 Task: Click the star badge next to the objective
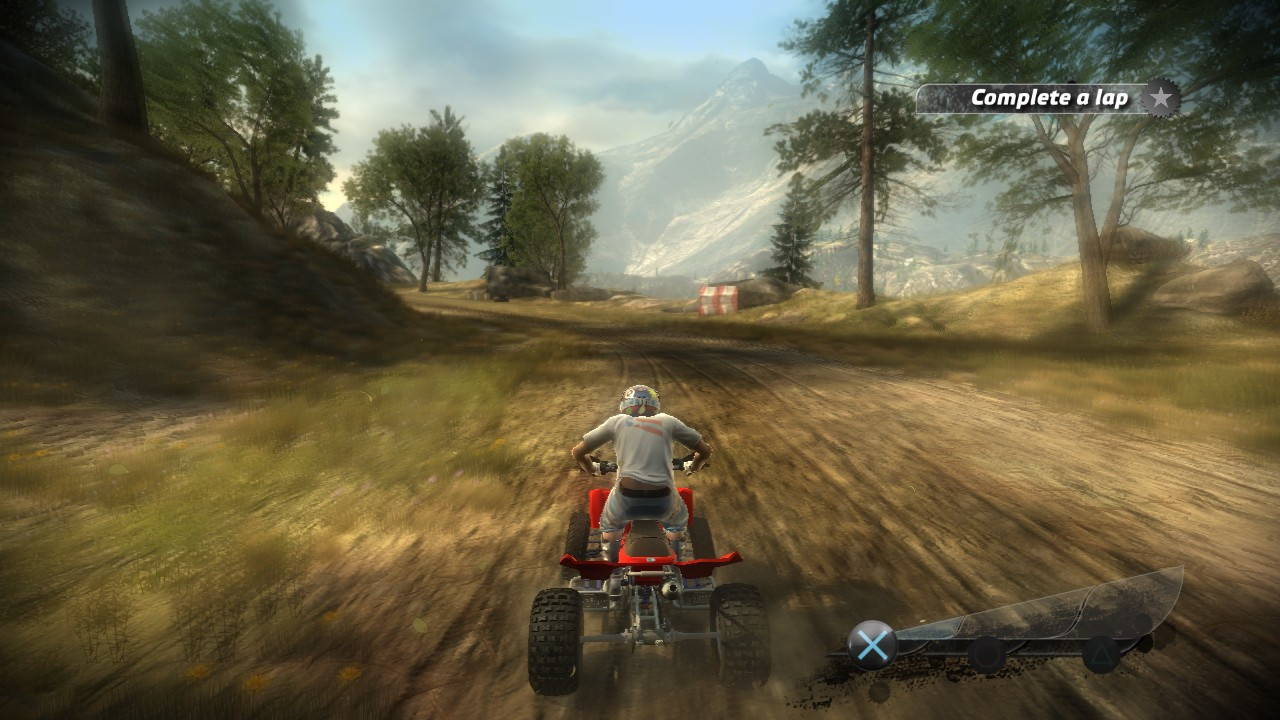click(x=1159, y=97)
